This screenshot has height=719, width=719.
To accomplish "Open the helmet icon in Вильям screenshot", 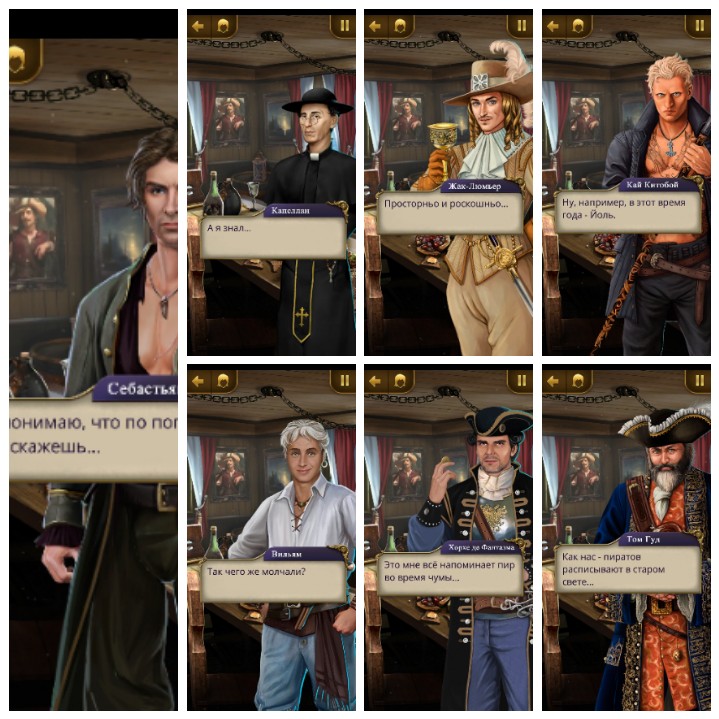I will coord(222,381).
